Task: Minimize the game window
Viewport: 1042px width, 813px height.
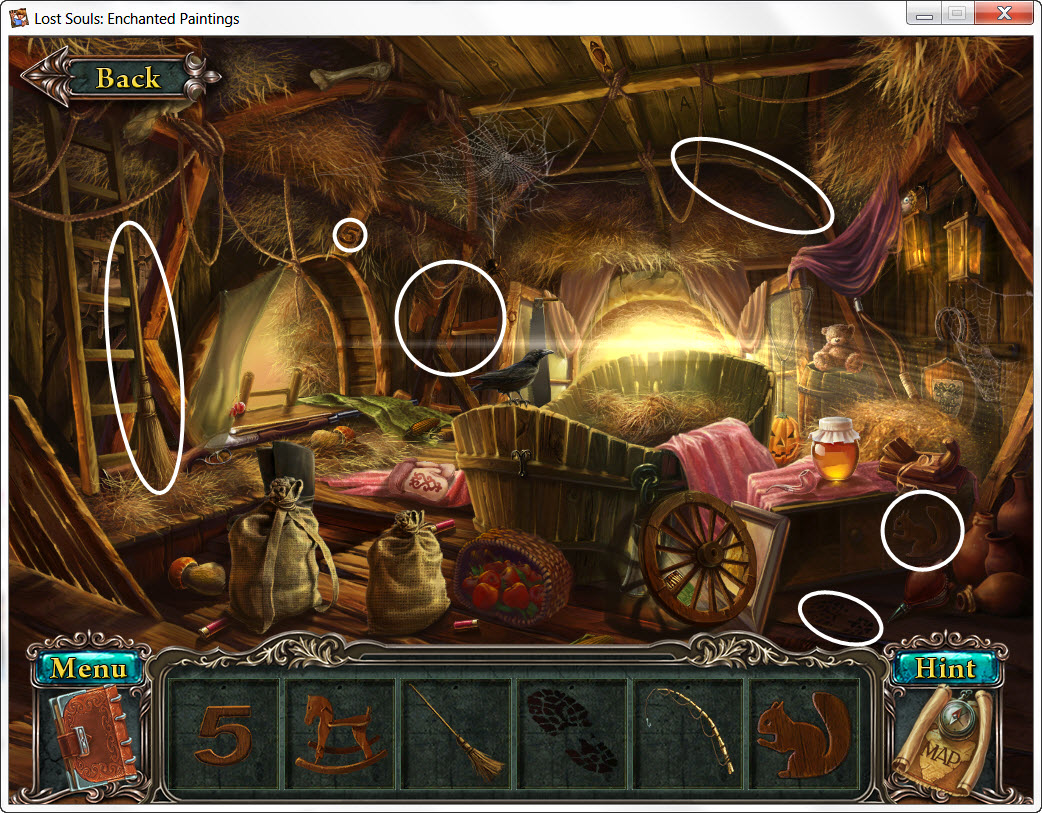Action: 925,15
